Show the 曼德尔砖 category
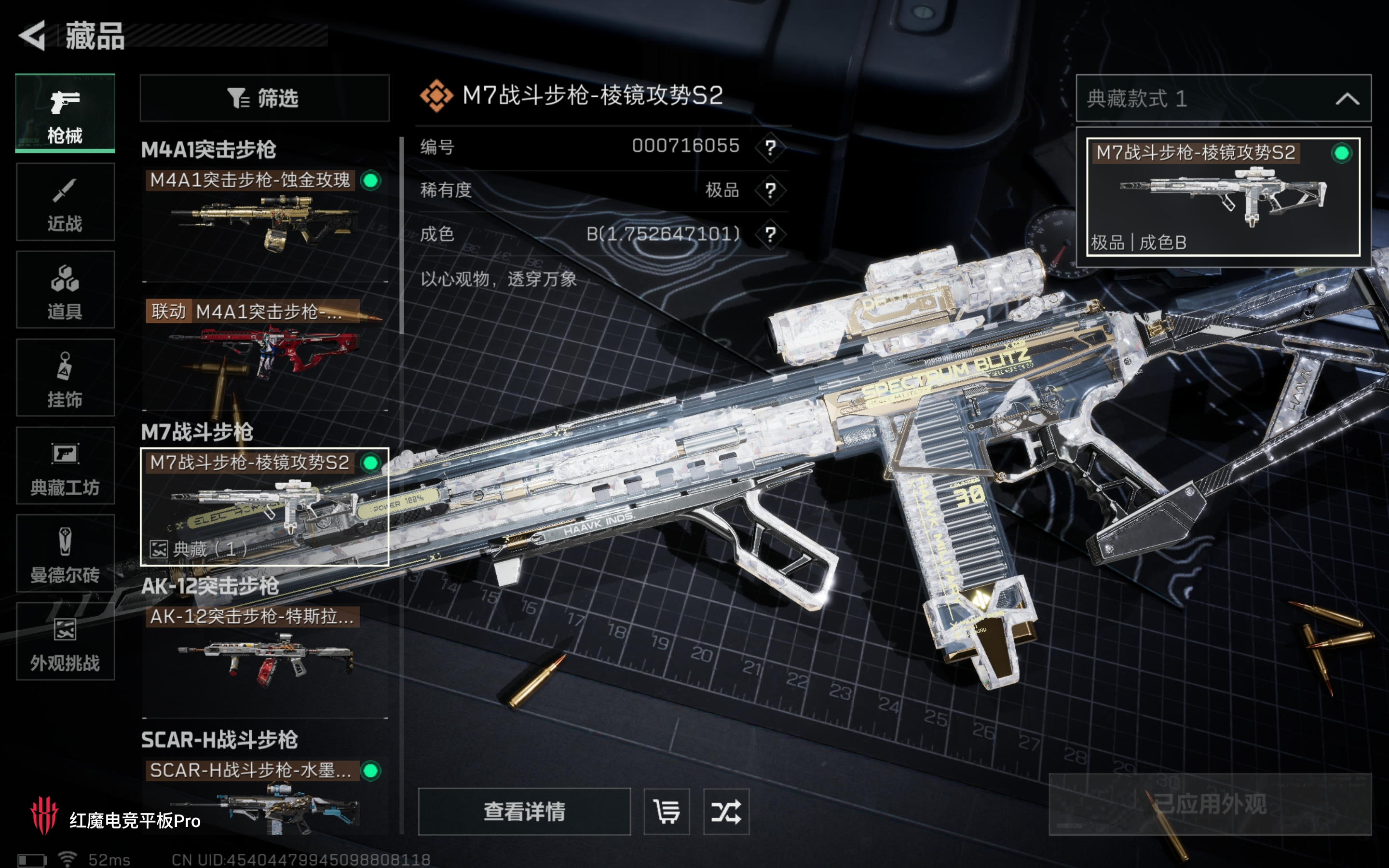Screen dimensions: 1389x868 pos(65,554)
